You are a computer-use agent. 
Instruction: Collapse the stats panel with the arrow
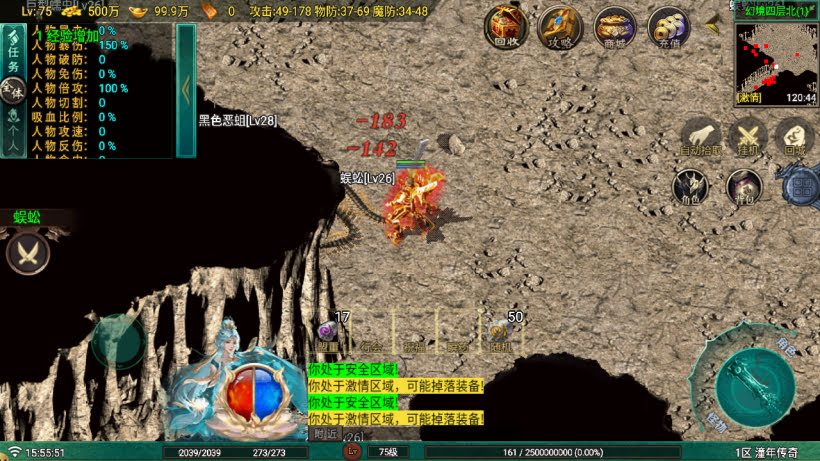tap(186, 90)
